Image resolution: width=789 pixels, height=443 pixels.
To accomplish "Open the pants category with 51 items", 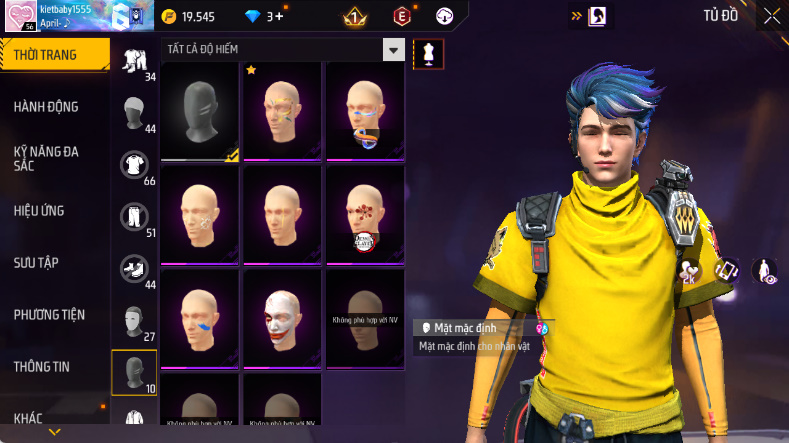I will coord(134,216).
